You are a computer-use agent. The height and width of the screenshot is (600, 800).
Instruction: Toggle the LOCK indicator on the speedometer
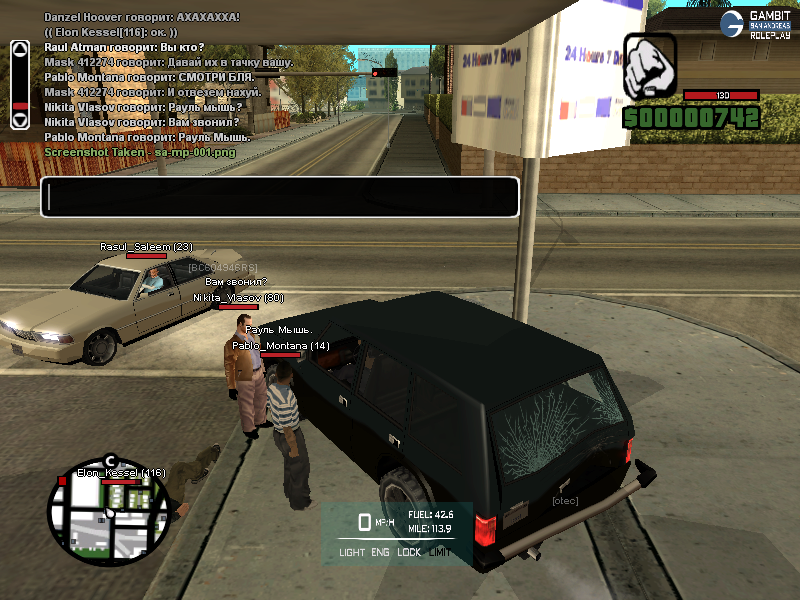click(409, 552)
